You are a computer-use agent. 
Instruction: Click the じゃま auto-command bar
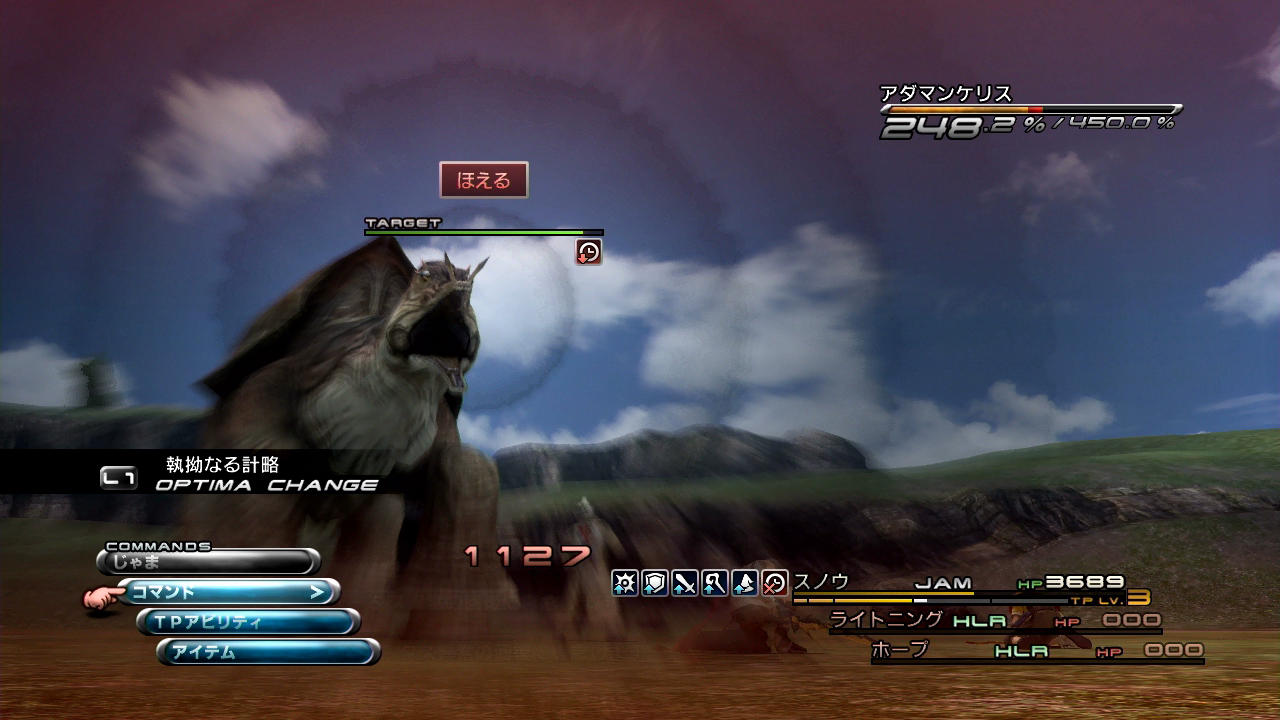pyautogui.click(x=208, y=561)
